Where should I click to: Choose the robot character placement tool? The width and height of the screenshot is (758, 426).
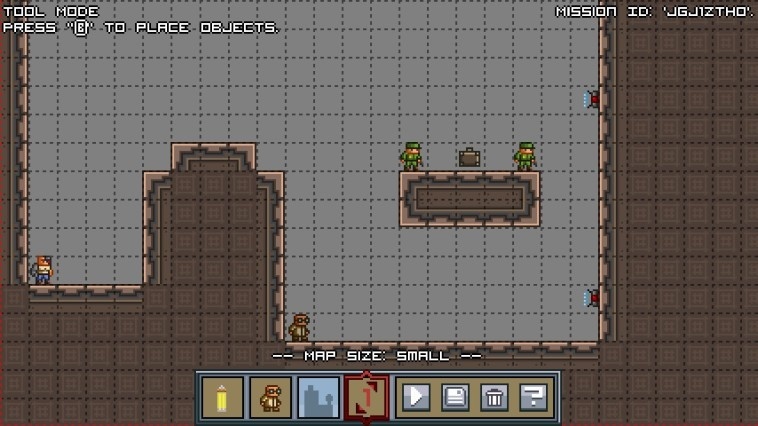(x=270, y=397)
